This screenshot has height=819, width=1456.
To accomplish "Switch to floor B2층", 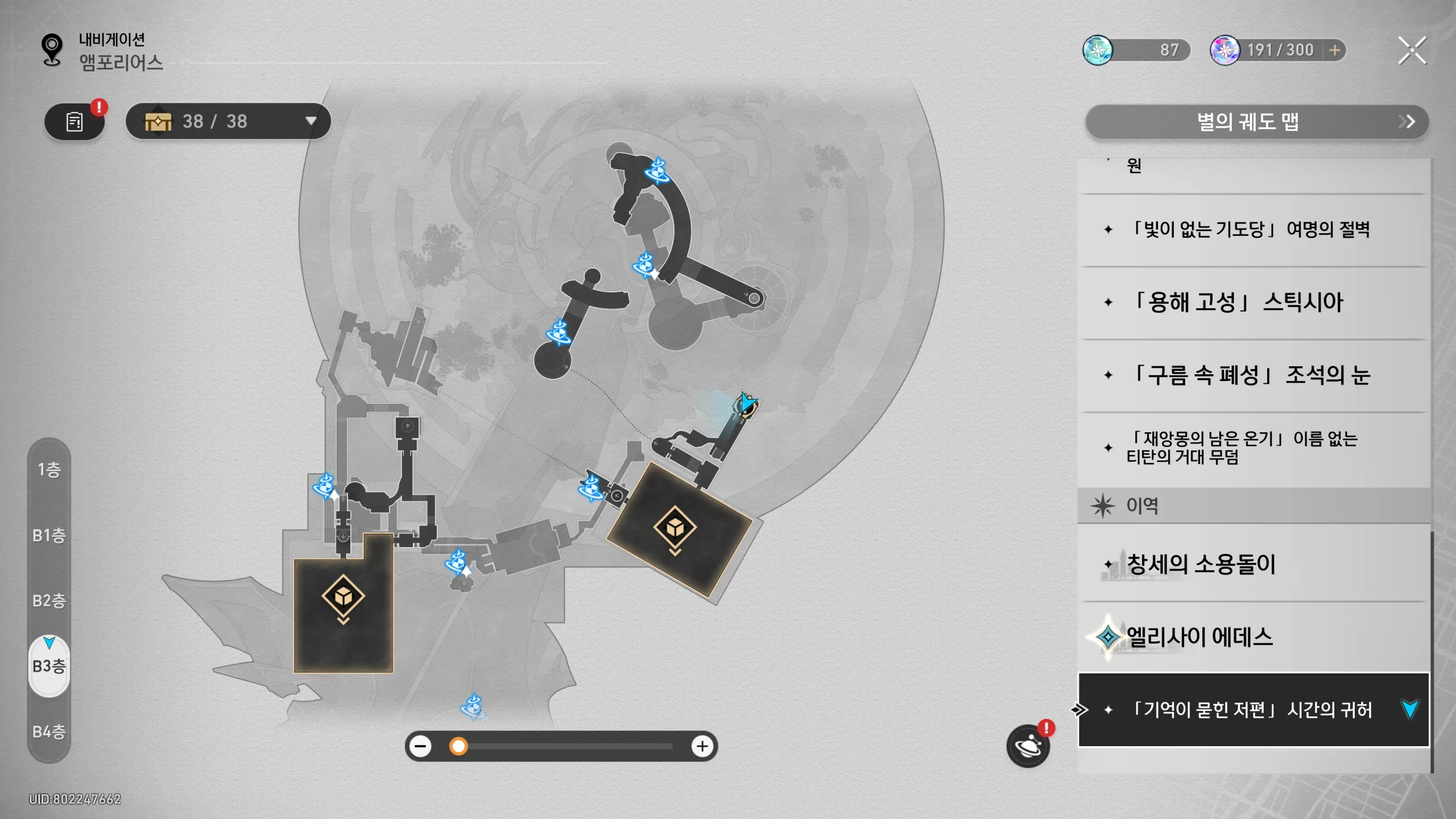I will point(49,601).
